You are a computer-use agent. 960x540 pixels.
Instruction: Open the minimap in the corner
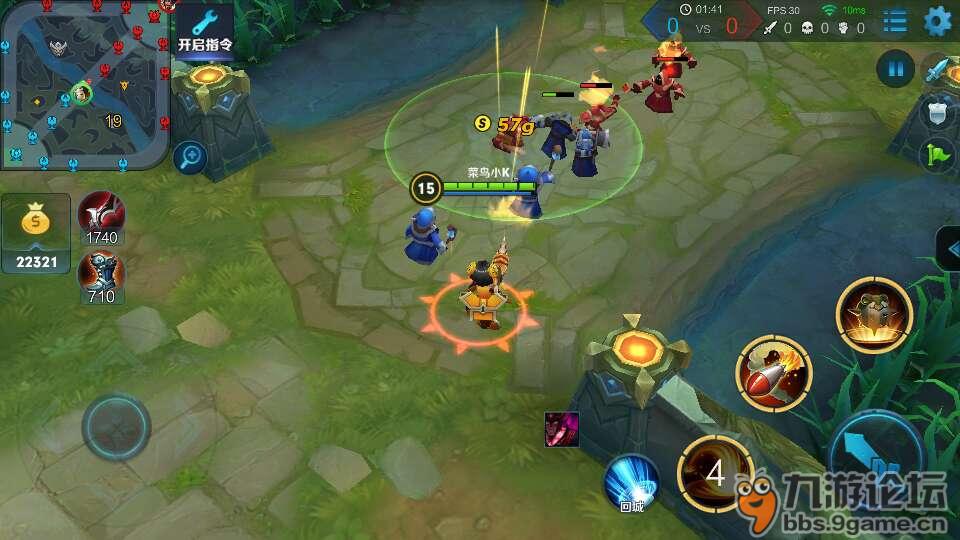click(83, 84)
